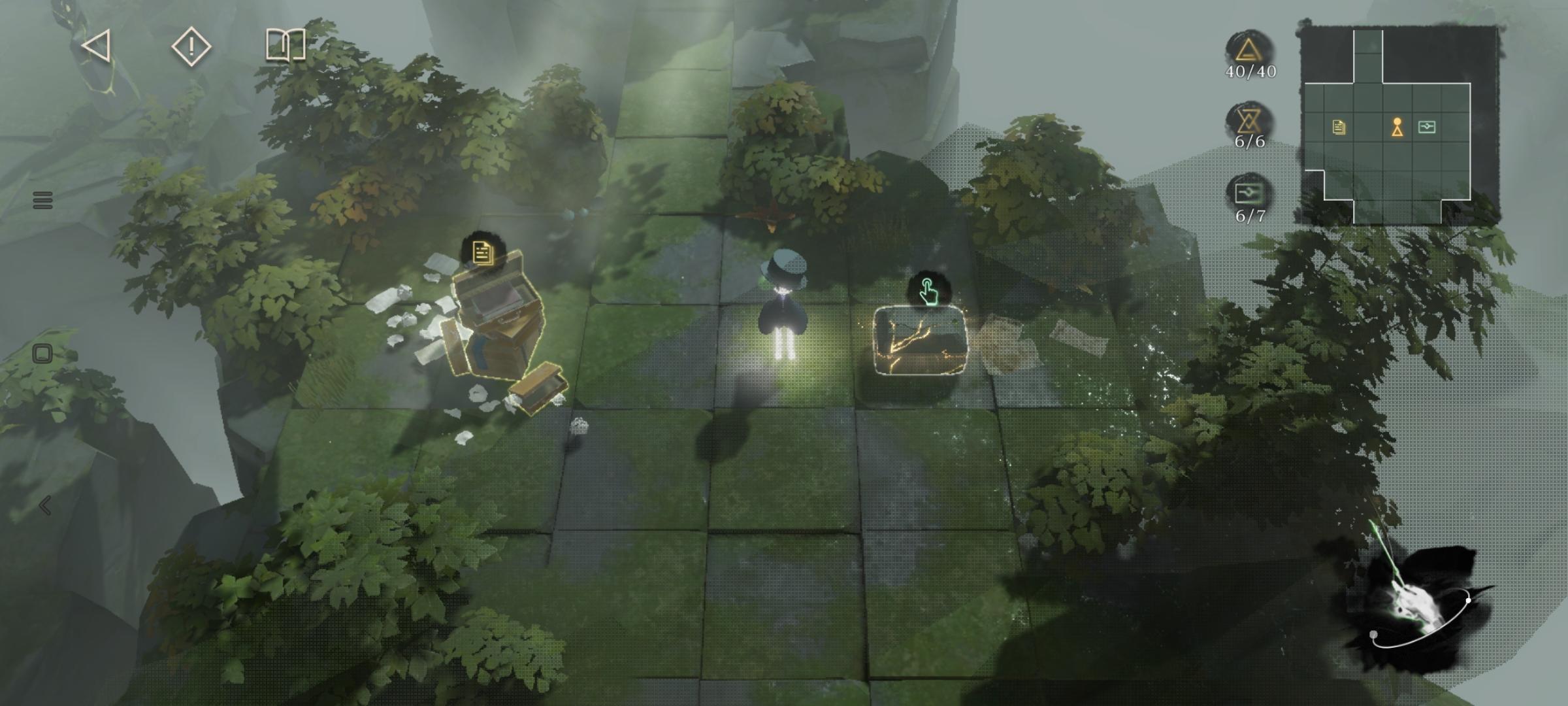Open the diamond exclamation hint icon
Image resolution: width=1568 pixels, height=706 pixels.
pos(191,47)
